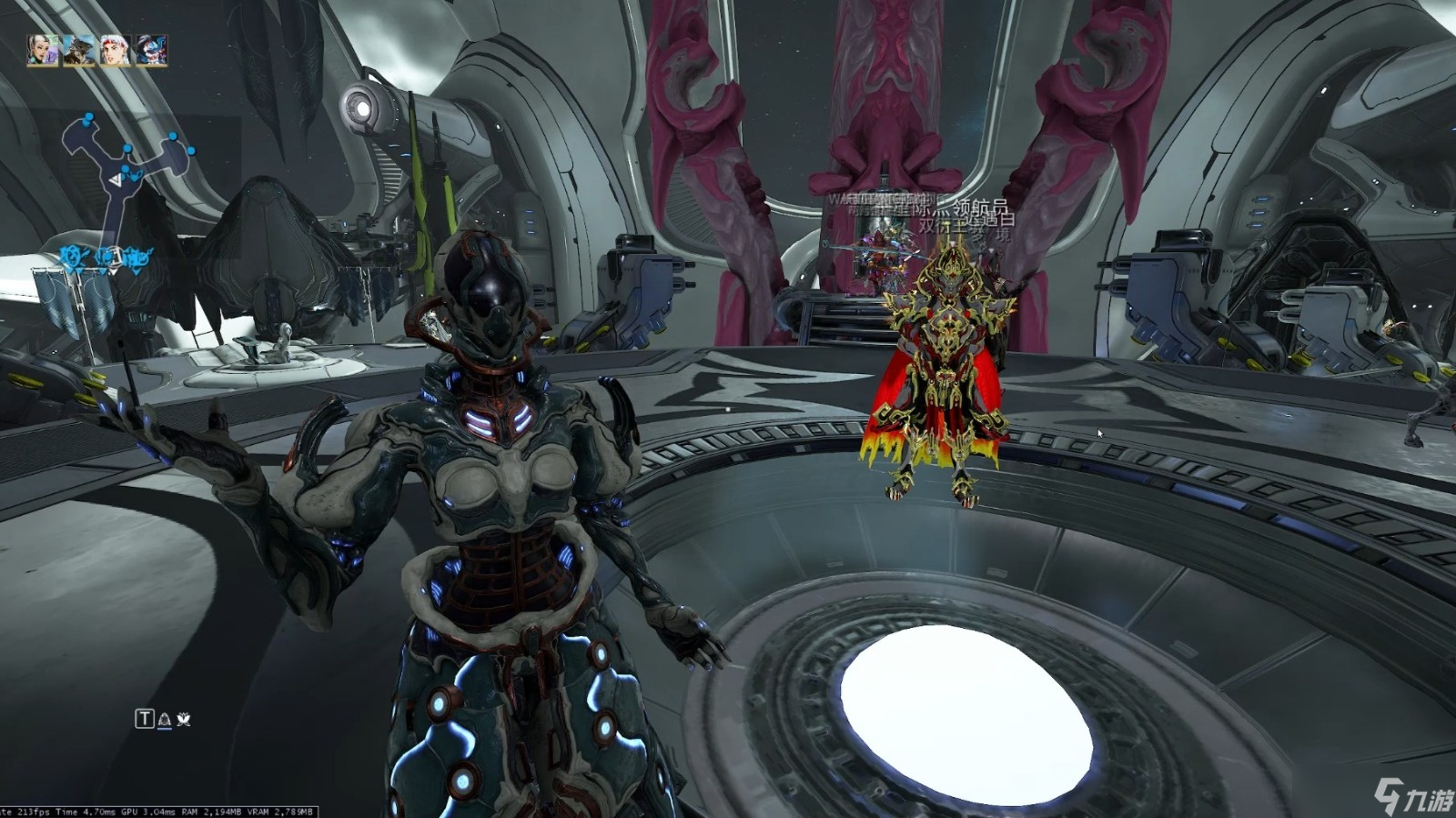Switch to the lotus flower chat tab
The width and height of the screenshot is (1456, 818).
click(x=184, y=720)
